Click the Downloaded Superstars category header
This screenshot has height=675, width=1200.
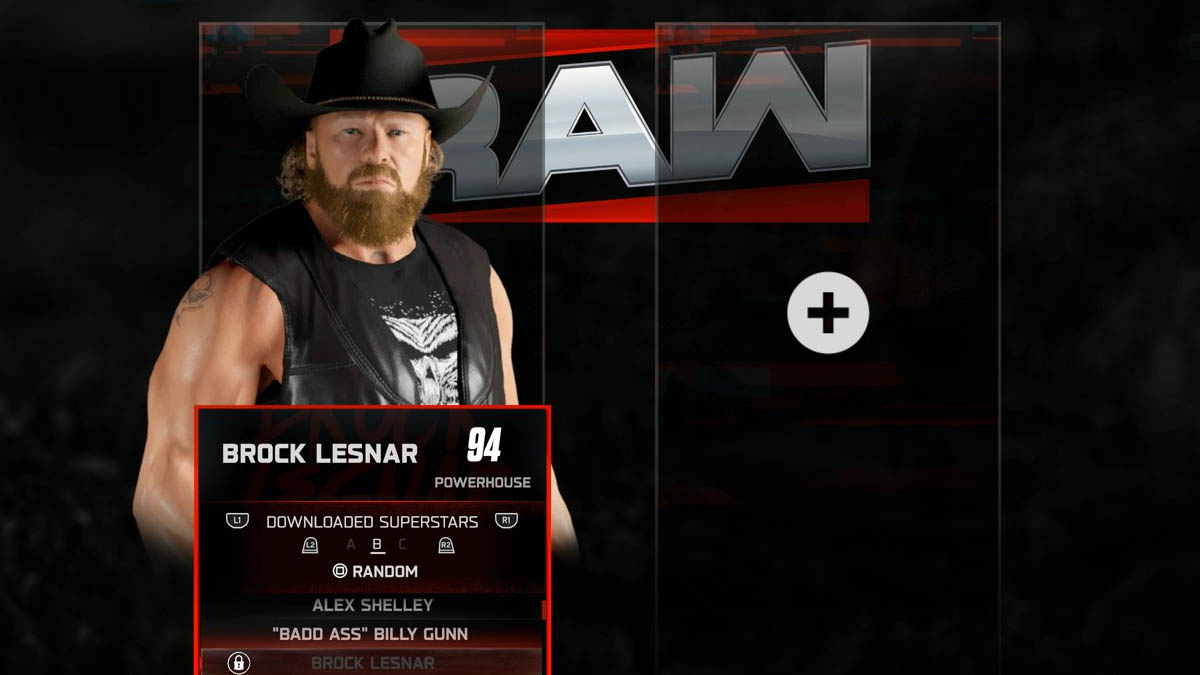click(372, 522)
